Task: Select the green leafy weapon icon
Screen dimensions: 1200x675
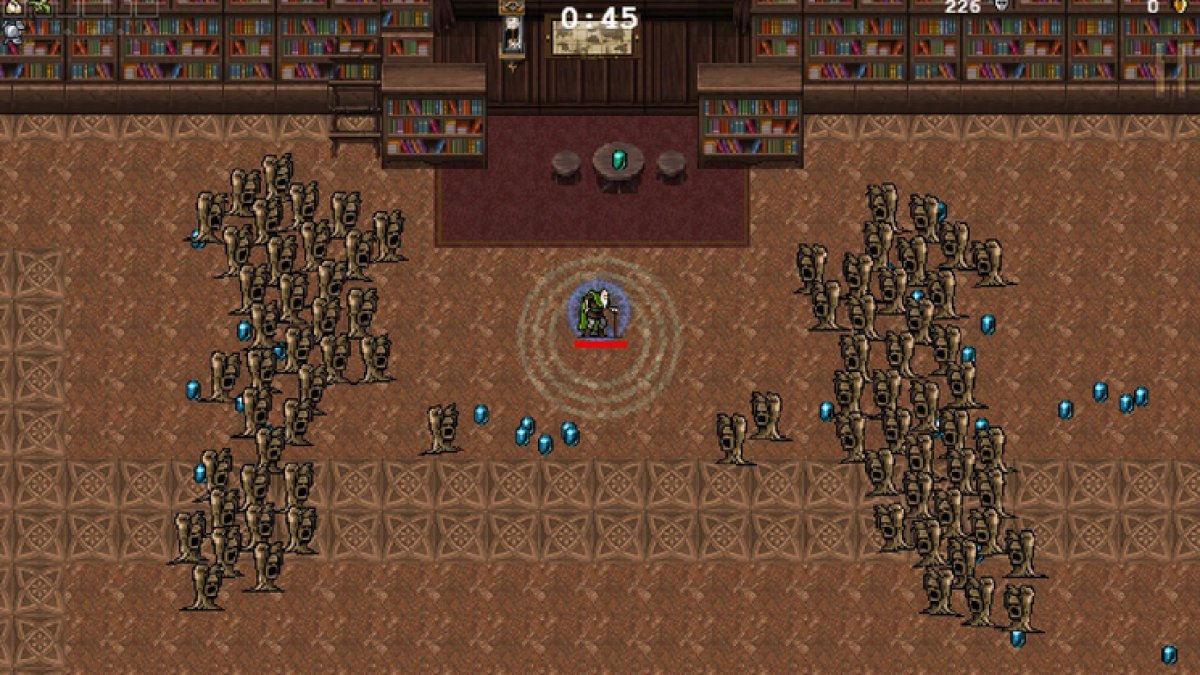Action: tap(40, 7)
